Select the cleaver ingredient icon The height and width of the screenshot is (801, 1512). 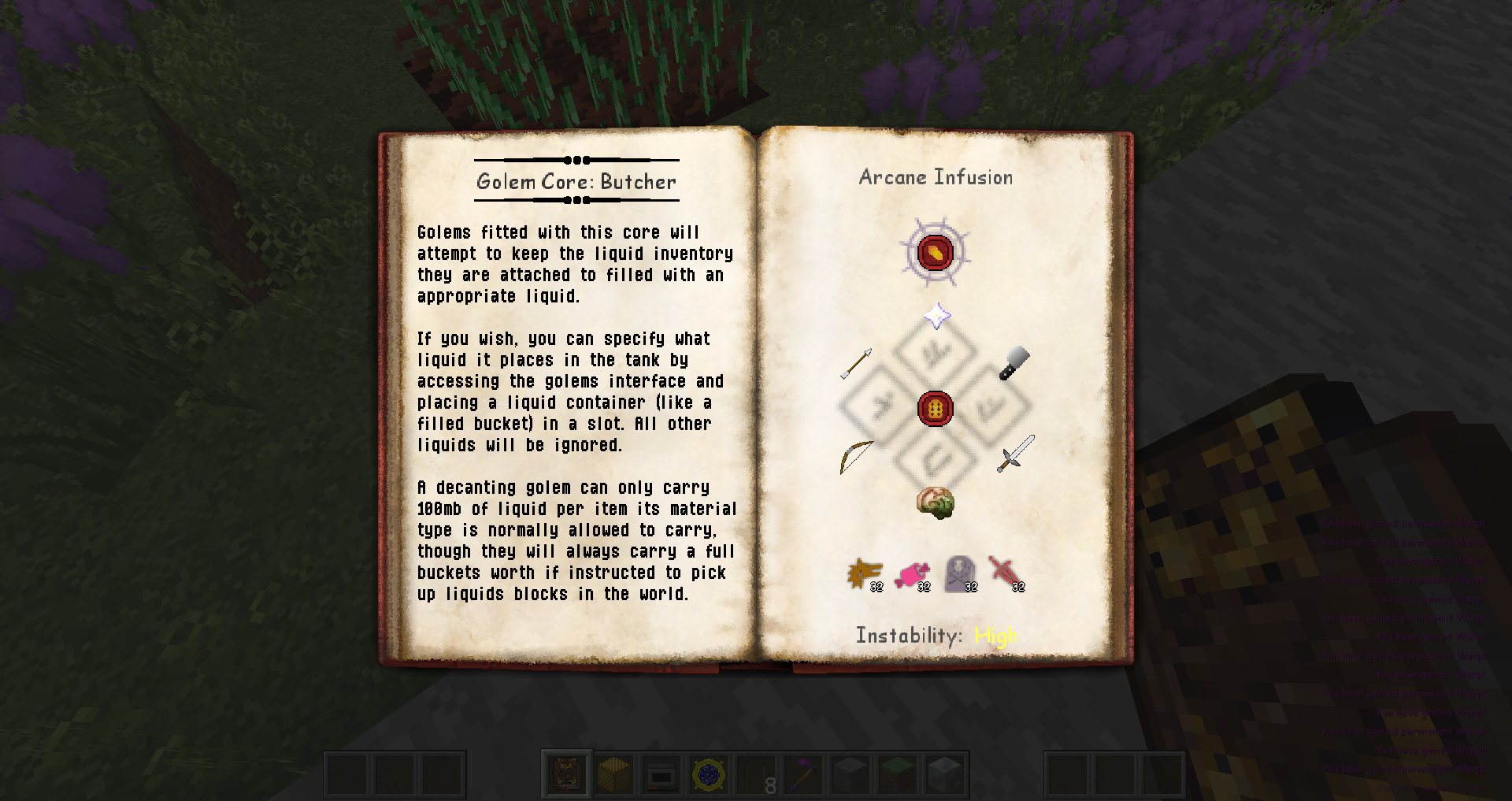point(1014,363)
